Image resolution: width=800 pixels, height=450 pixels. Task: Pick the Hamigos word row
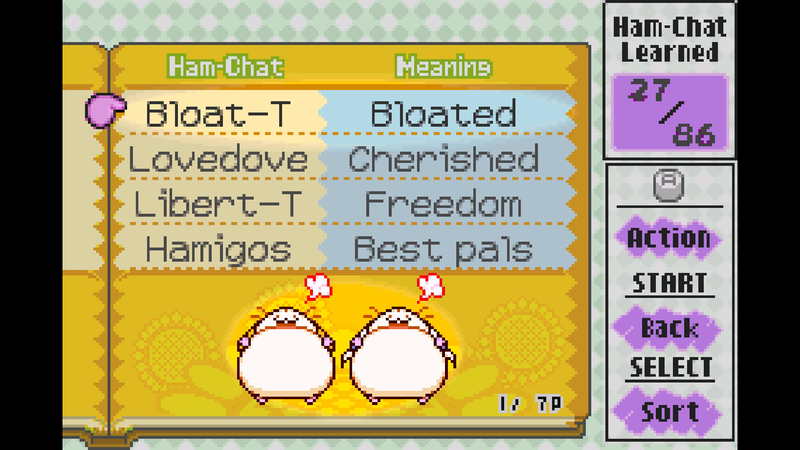coord(217,248)
